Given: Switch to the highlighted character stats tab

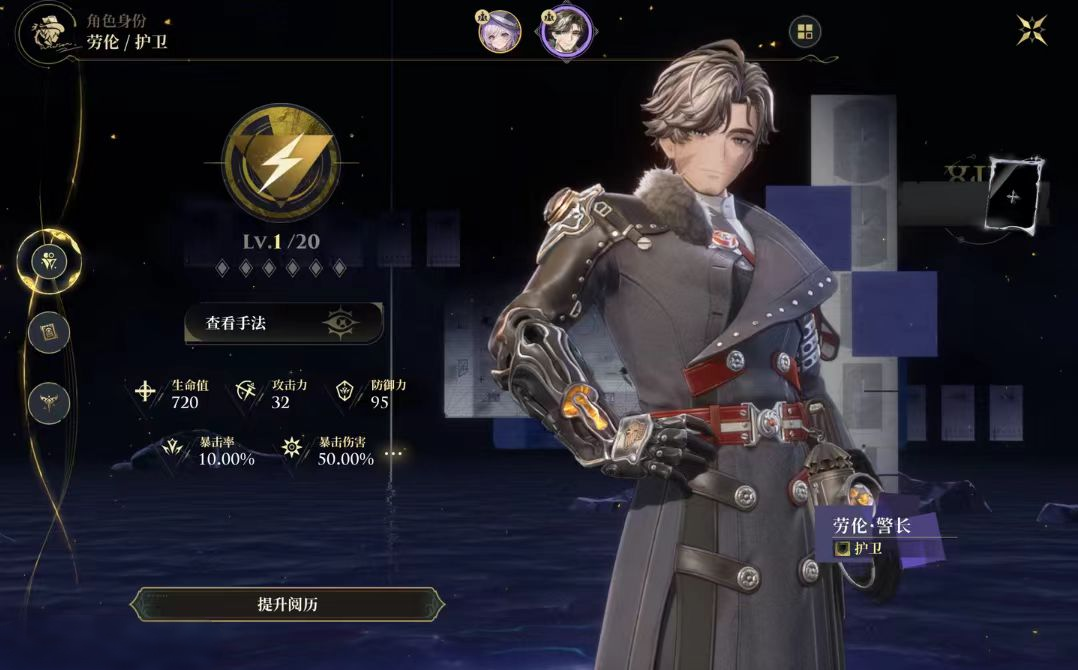Looking at the screenshot, I should pos(49,262).
